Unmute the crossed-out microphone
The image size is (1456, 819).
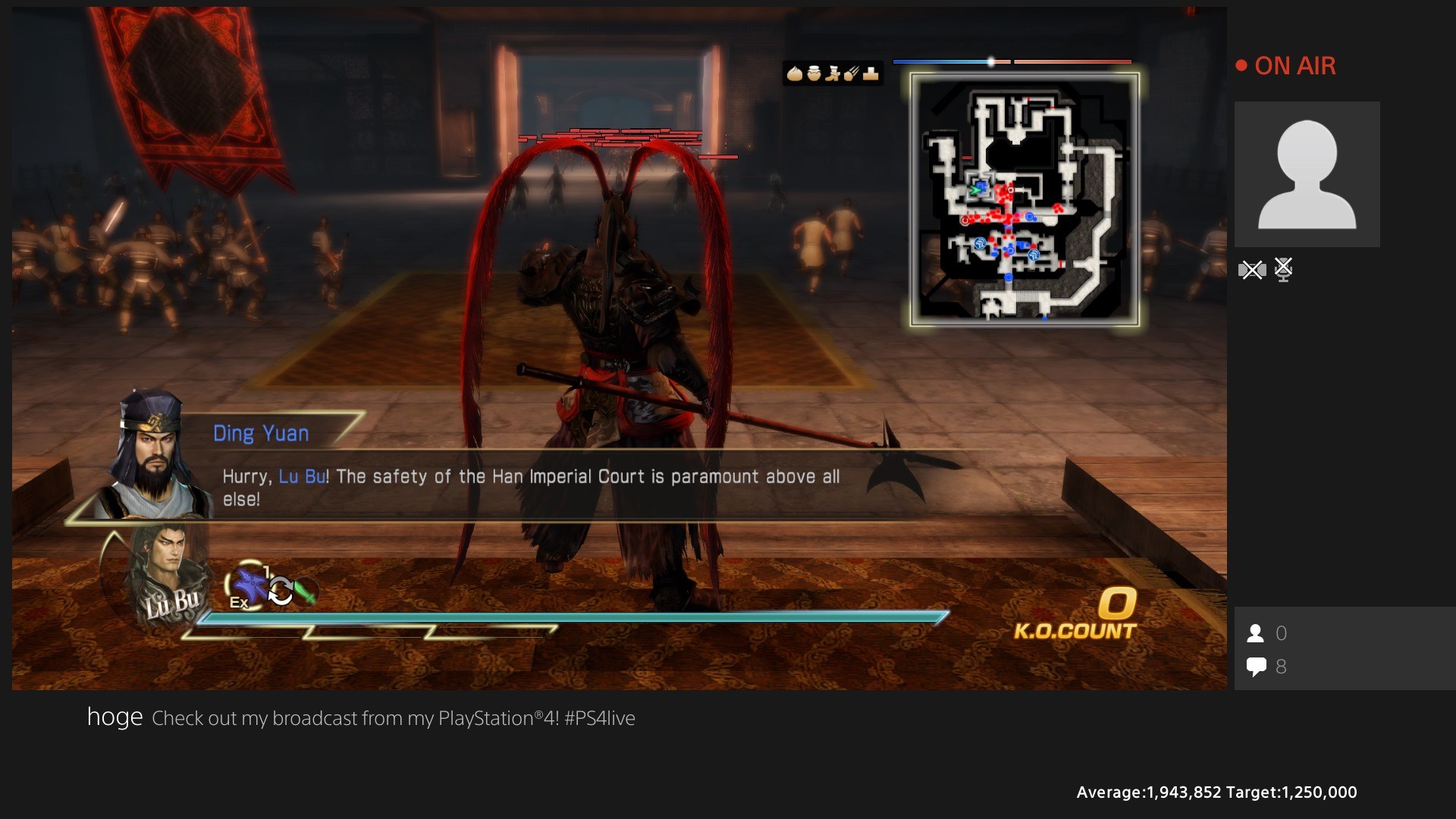(1283, 270)
